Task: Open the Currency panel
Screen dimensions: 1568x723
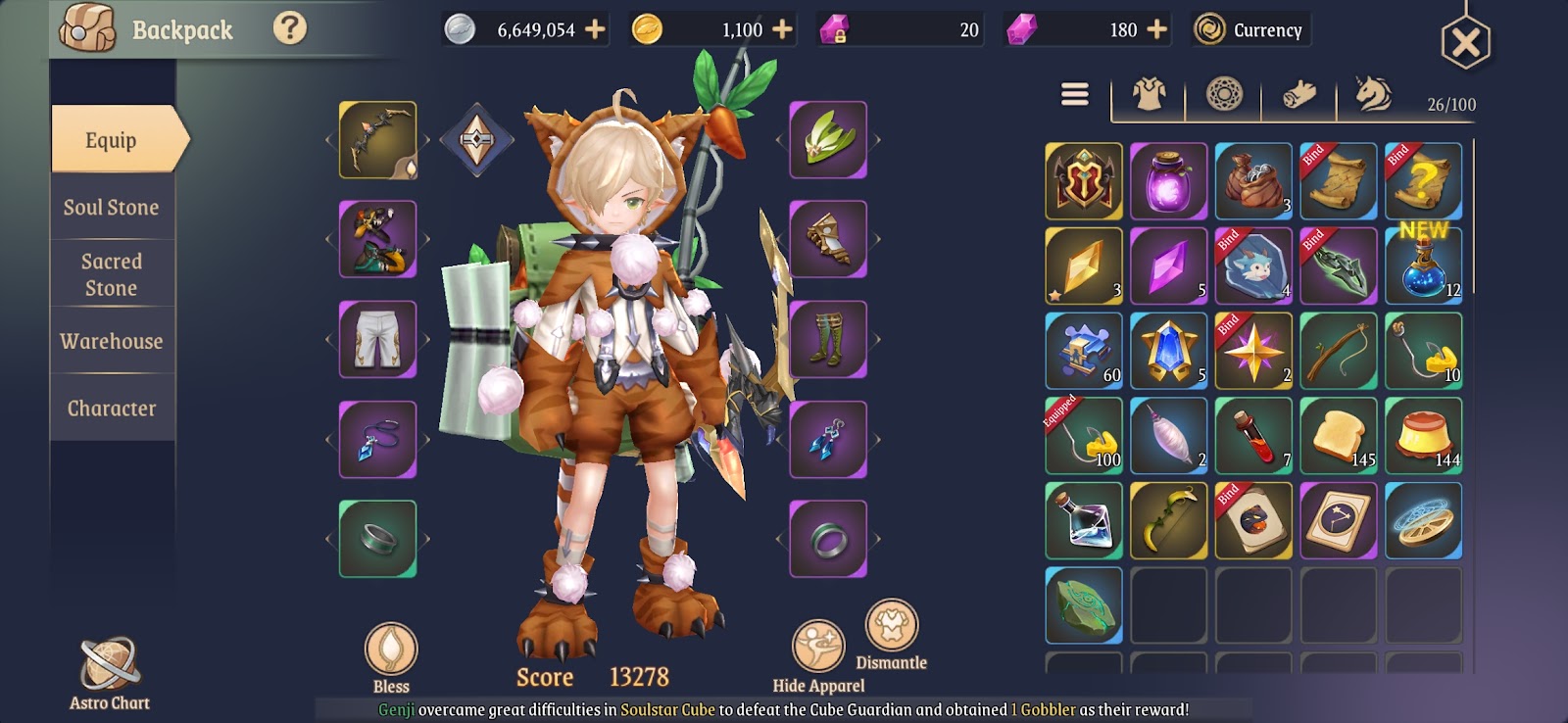Action: [1251, 29]
